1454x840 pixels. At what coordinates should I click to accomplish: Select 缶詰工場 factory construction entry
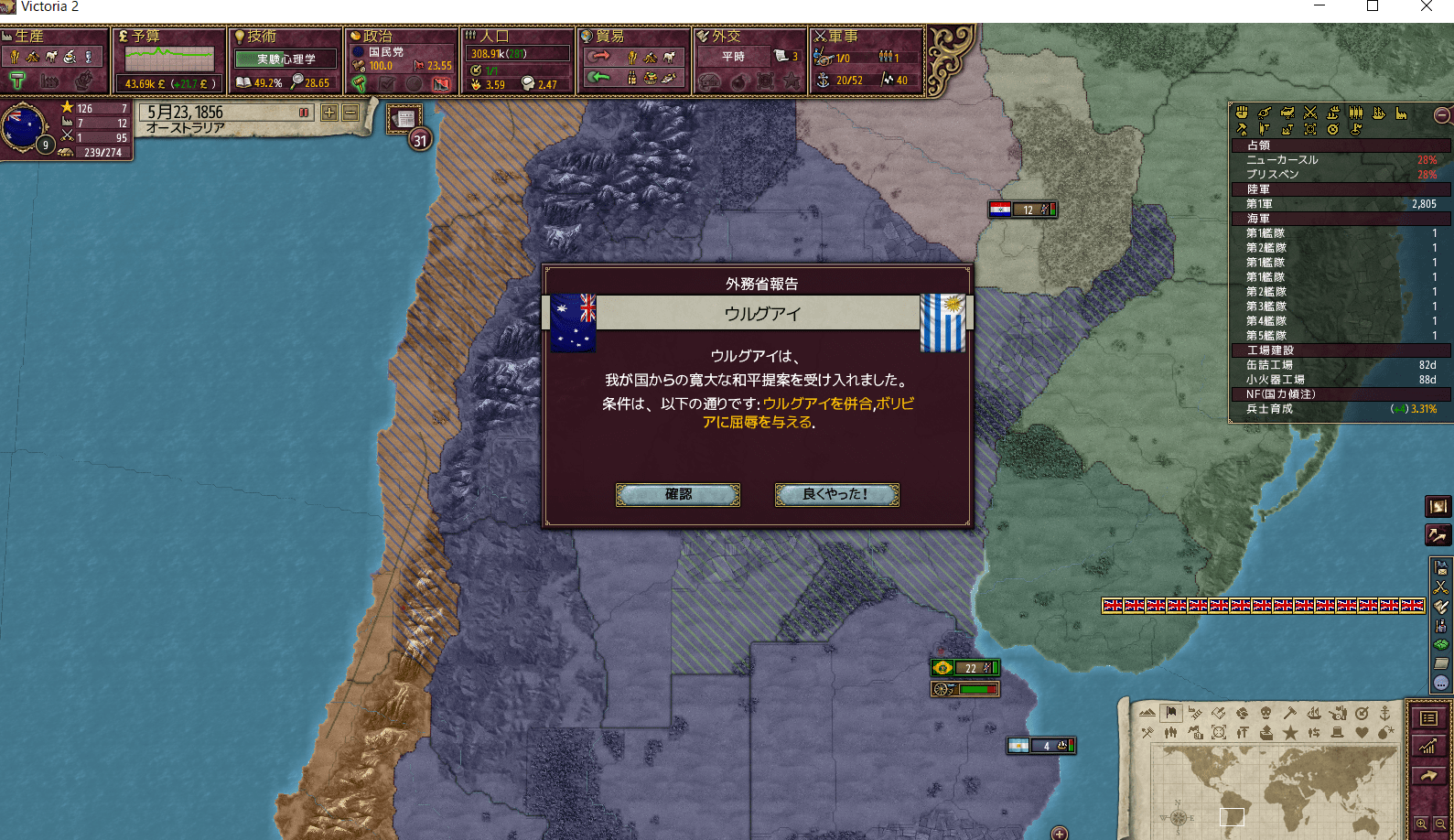point(1341,365)
